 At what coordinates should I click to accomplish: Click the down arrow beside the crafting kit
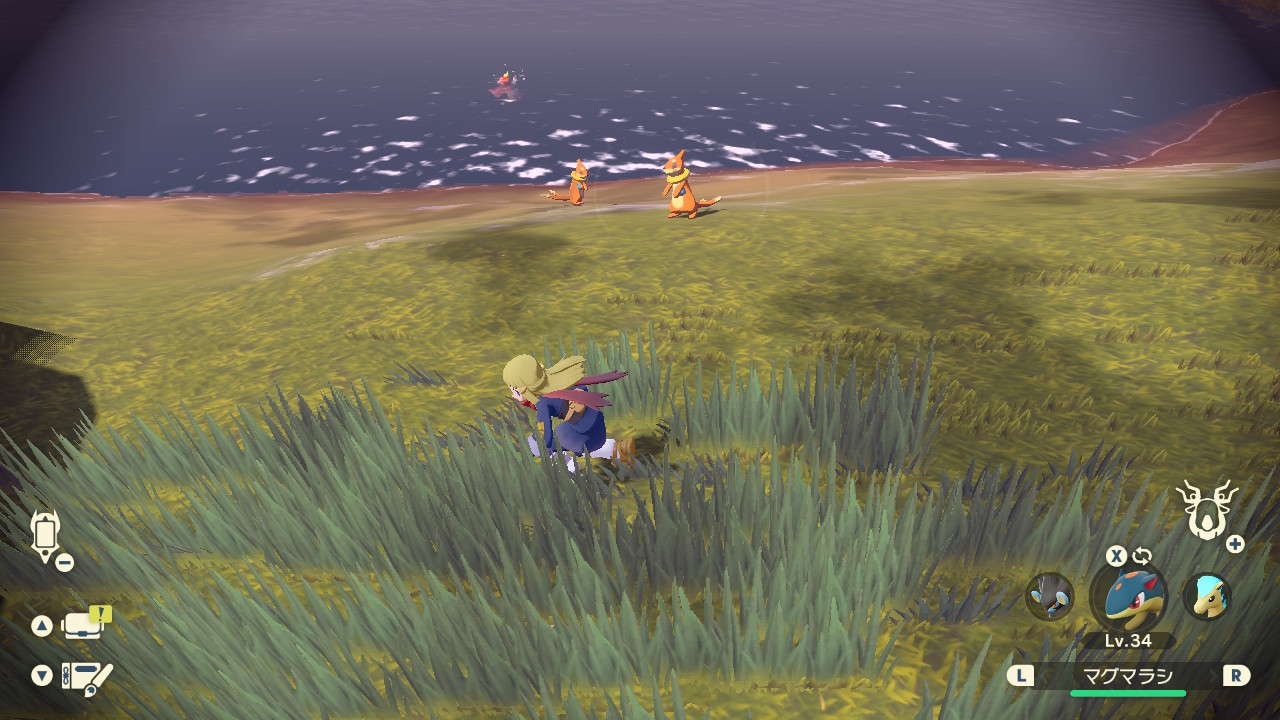[x=40, y=676]
